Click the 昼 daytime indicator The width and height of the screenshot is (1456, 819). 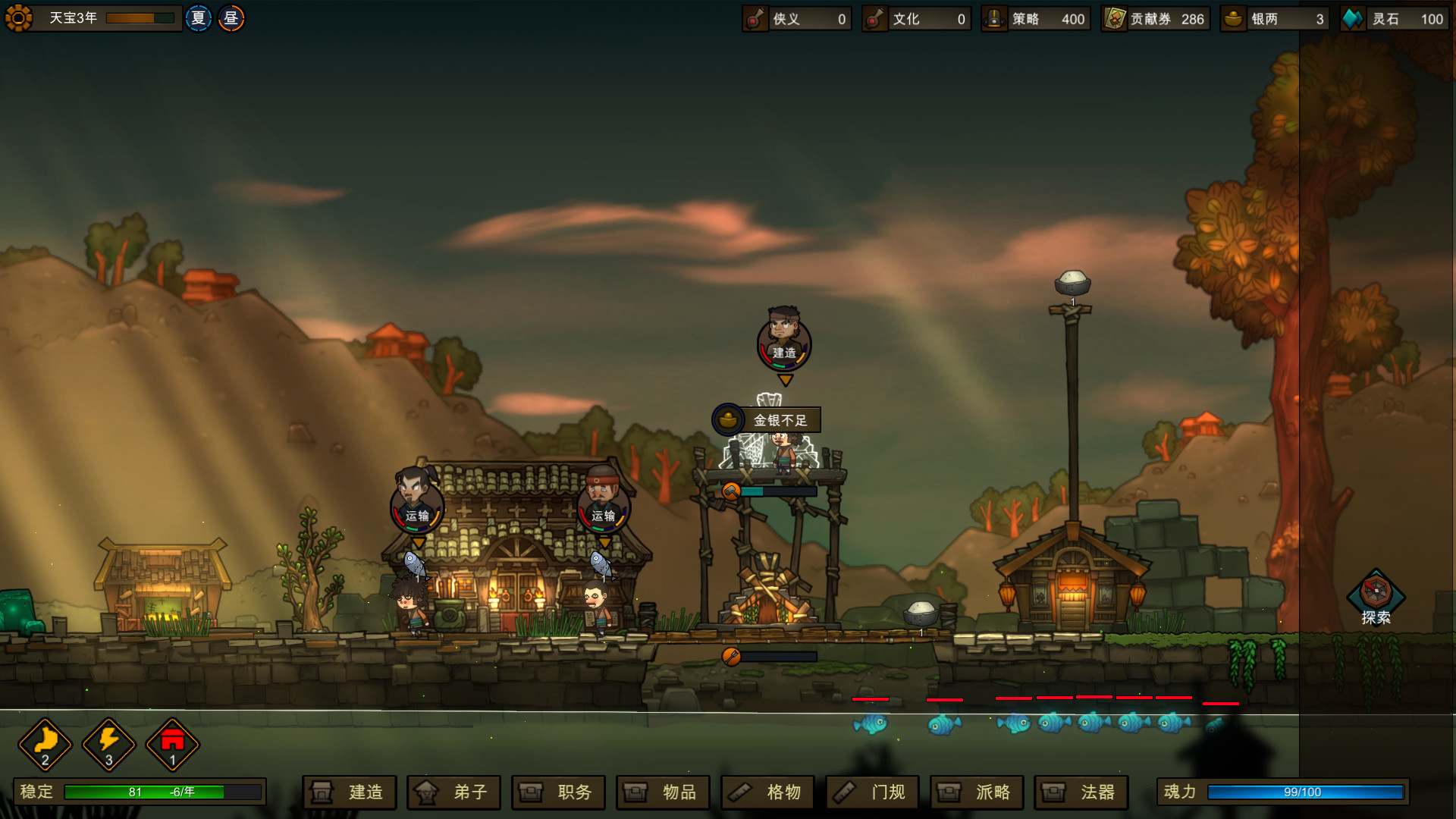point(231,18)
